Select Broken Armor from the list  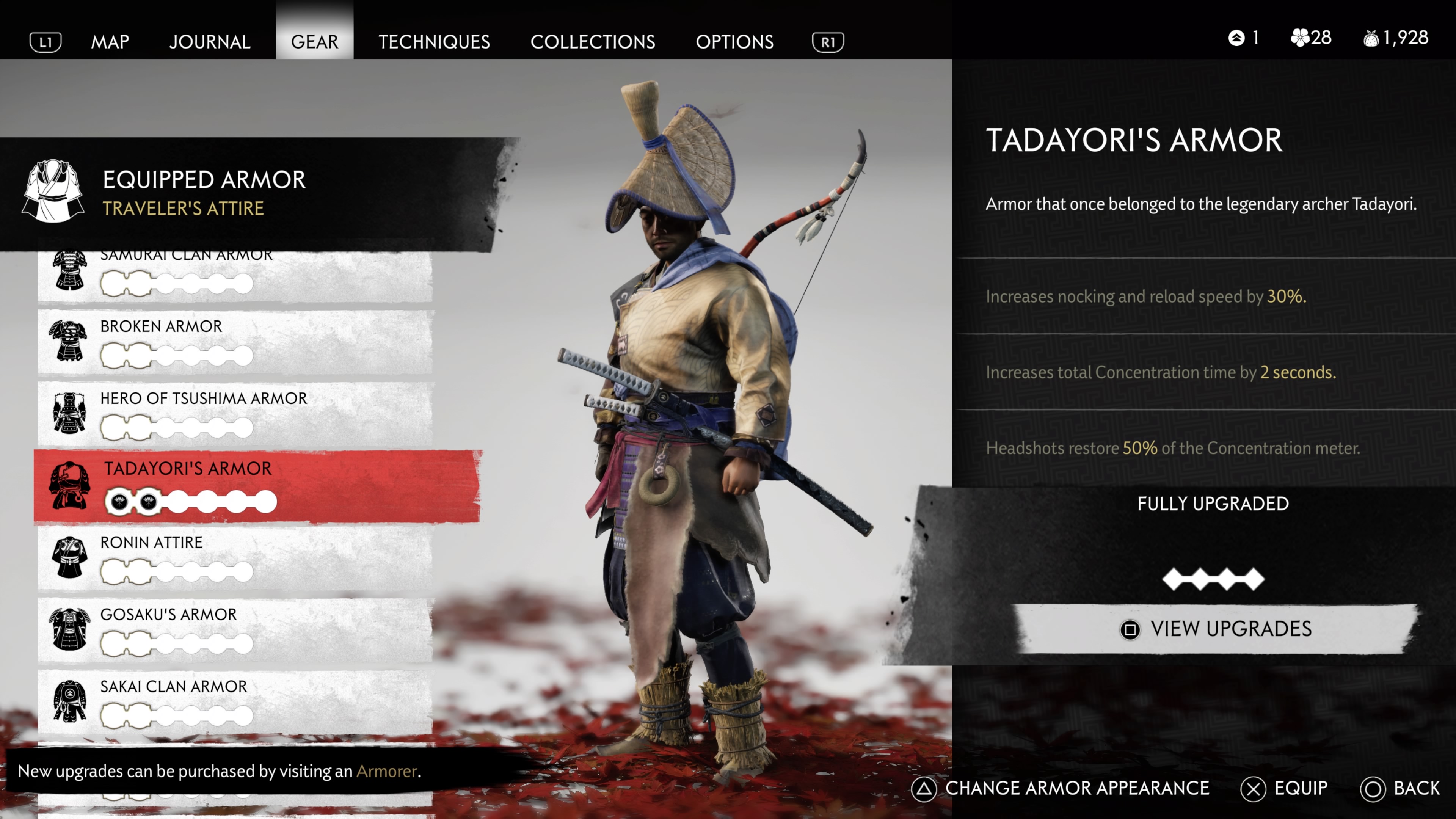[x=235, y=341]
